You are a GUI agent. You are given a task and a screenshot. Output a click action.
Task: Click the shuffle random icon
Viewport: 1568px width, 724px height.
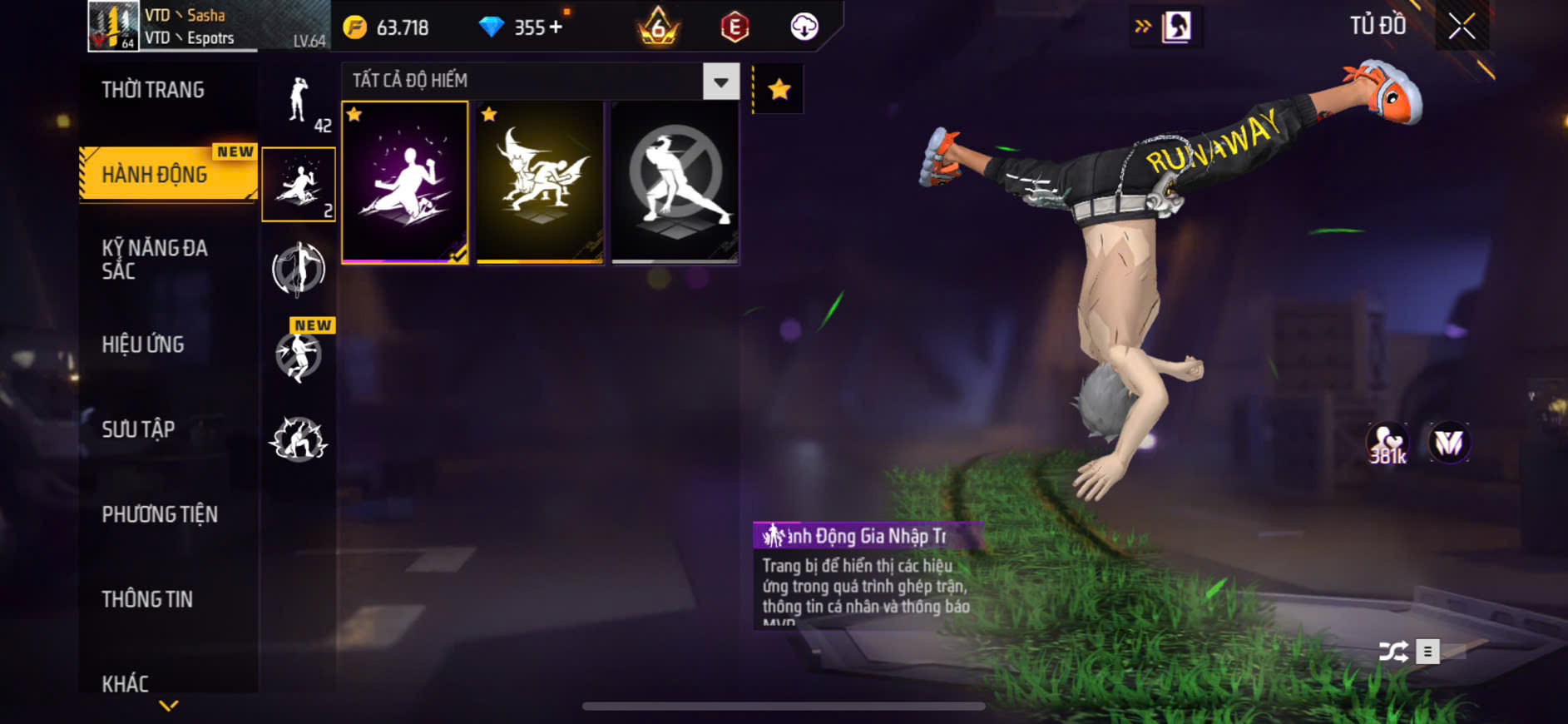pyautogui.click(x=1393, y=652)
